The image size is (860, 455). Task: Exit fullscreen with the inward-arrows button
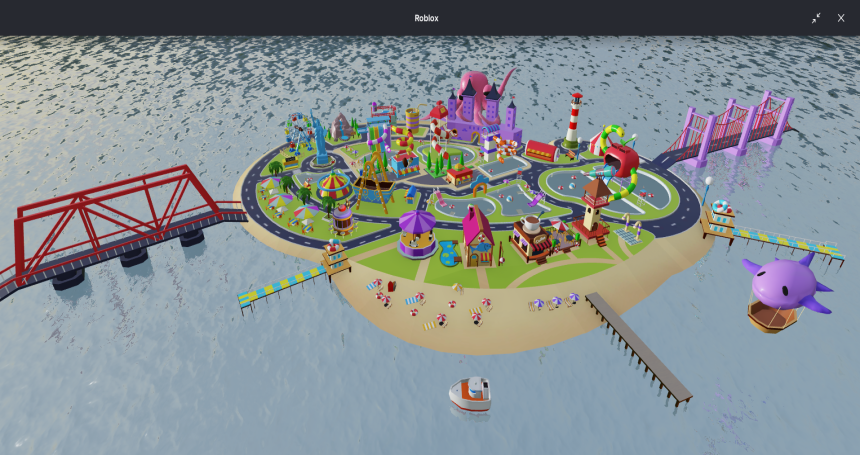click(x=816, y=18)
